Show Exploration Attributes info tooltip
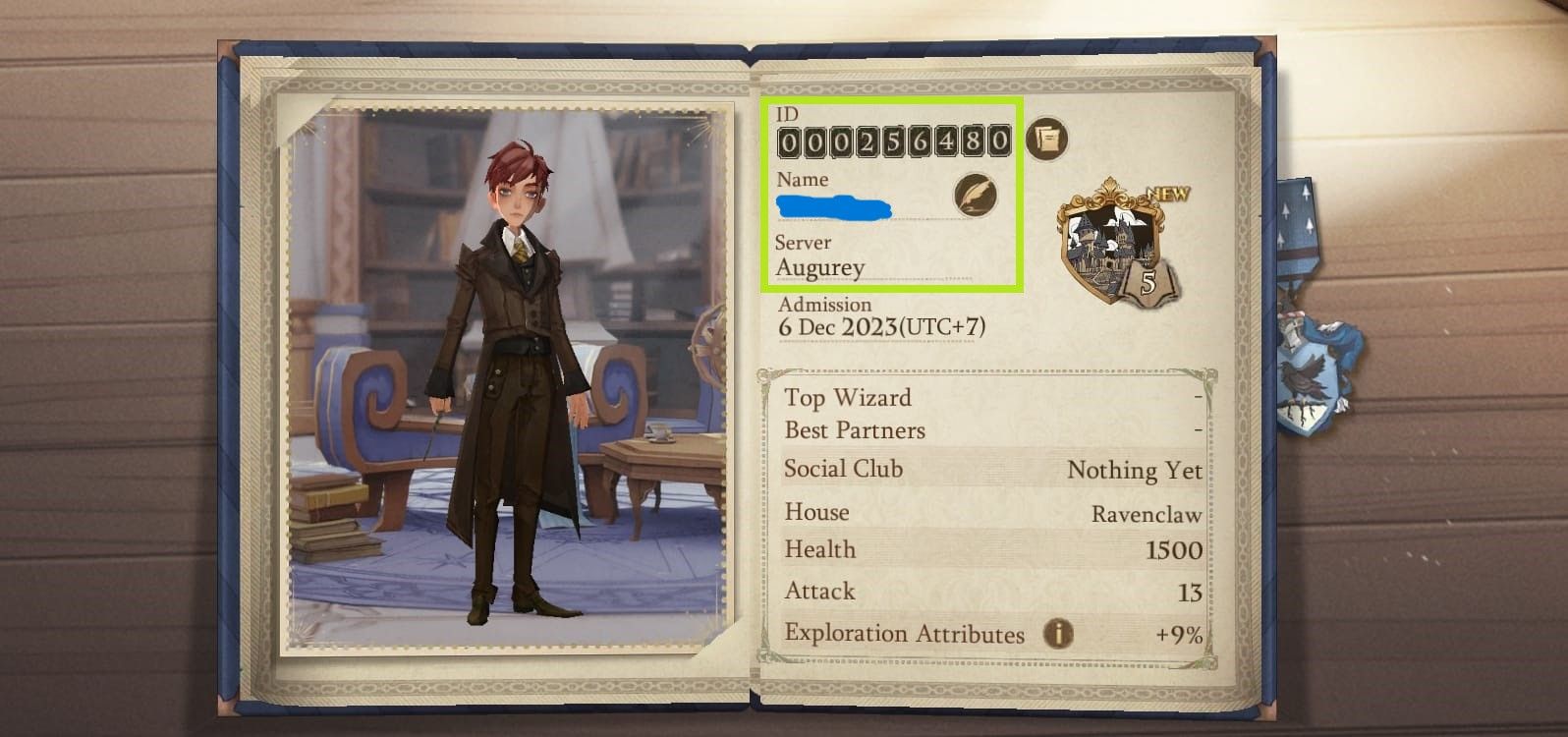 click(x=1058, y=634)
